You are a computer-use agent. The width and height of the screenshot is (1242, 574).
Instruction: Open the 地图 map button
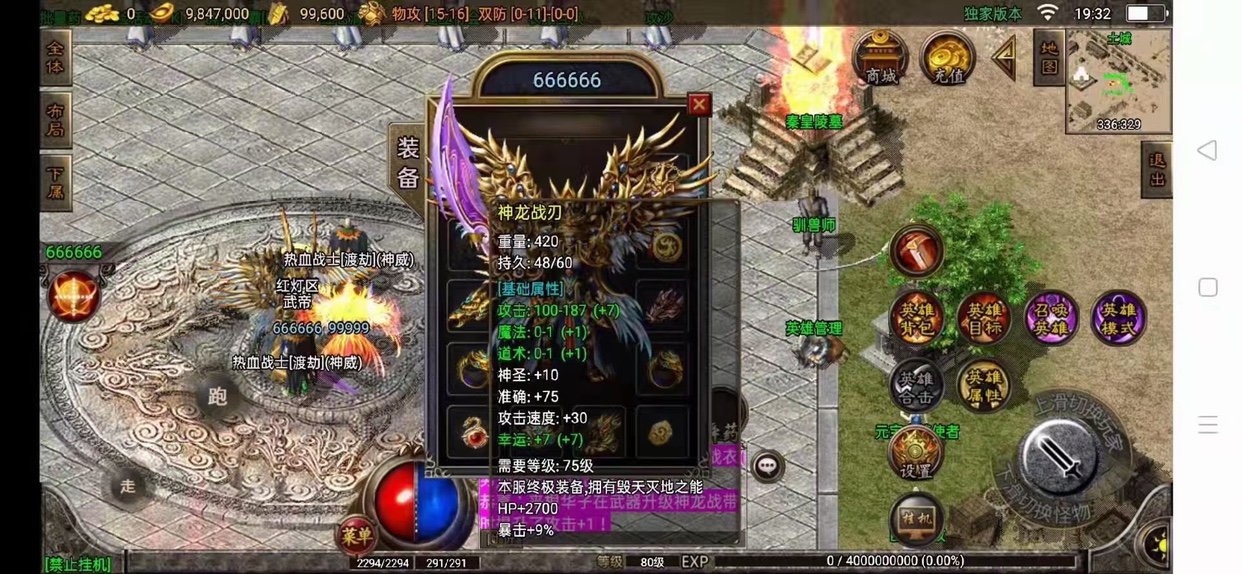point(1048,57)
